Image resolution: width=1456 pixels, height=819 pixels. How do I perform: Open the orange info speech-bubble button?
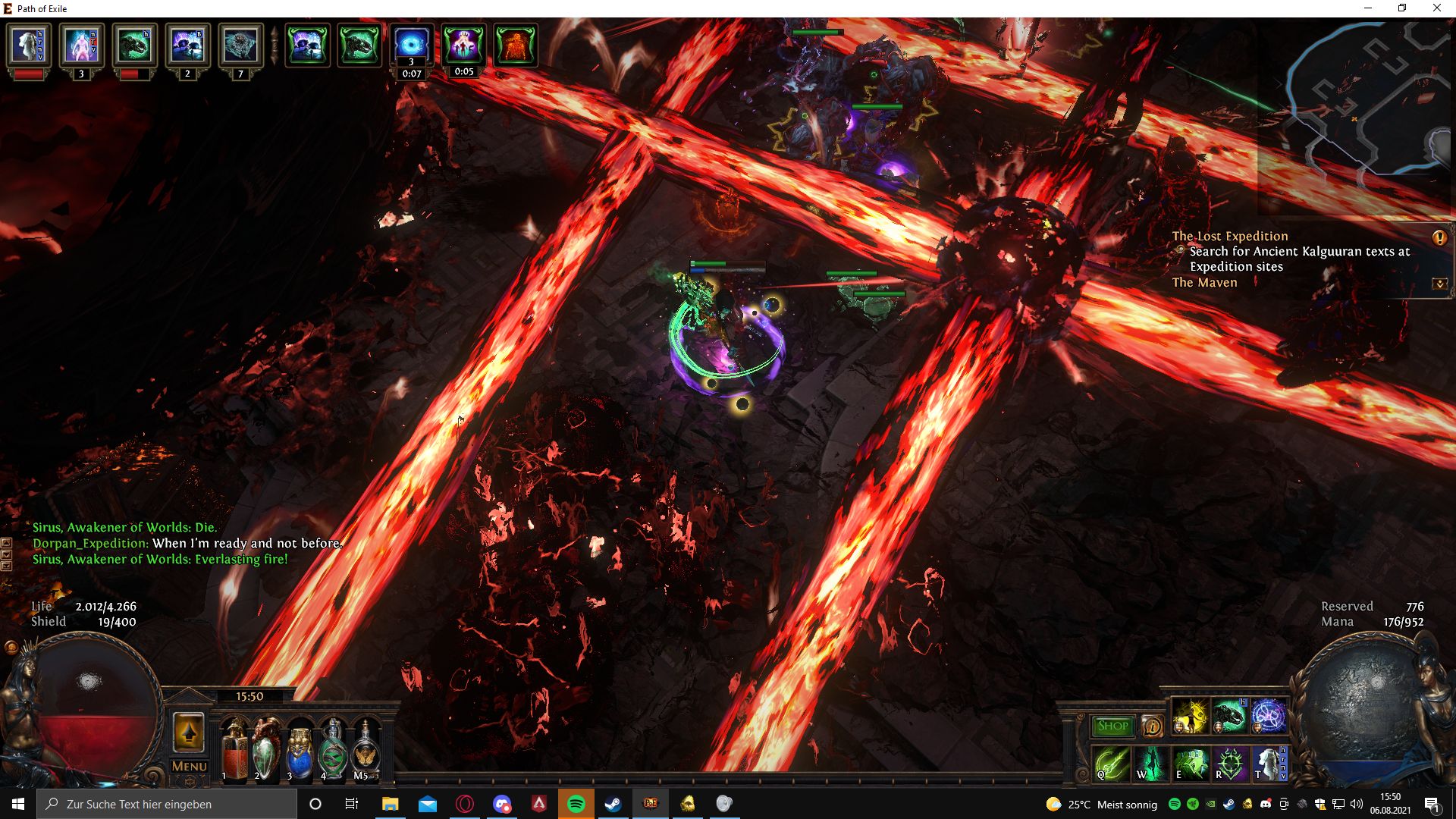point(1151,726)
